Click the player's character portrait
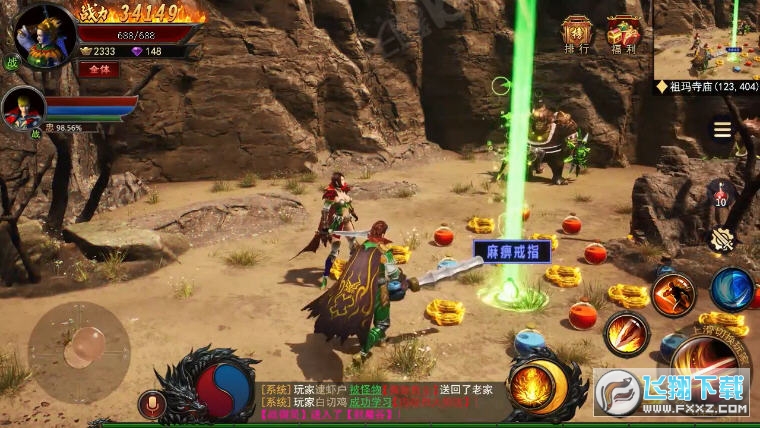 (x=44, y=37)
